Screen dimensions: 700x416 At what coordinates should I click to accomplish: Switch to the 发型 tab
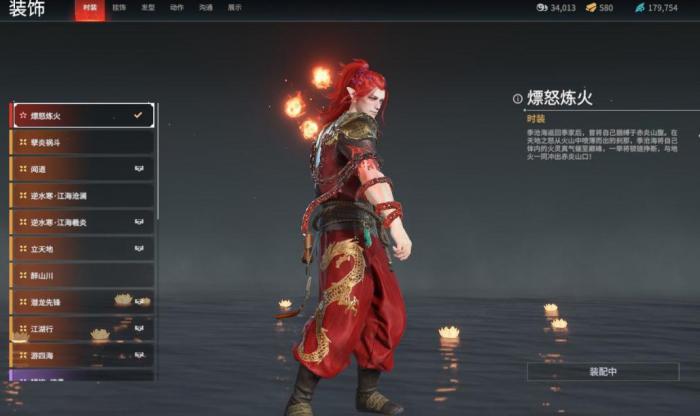click(x=147, y=8)
